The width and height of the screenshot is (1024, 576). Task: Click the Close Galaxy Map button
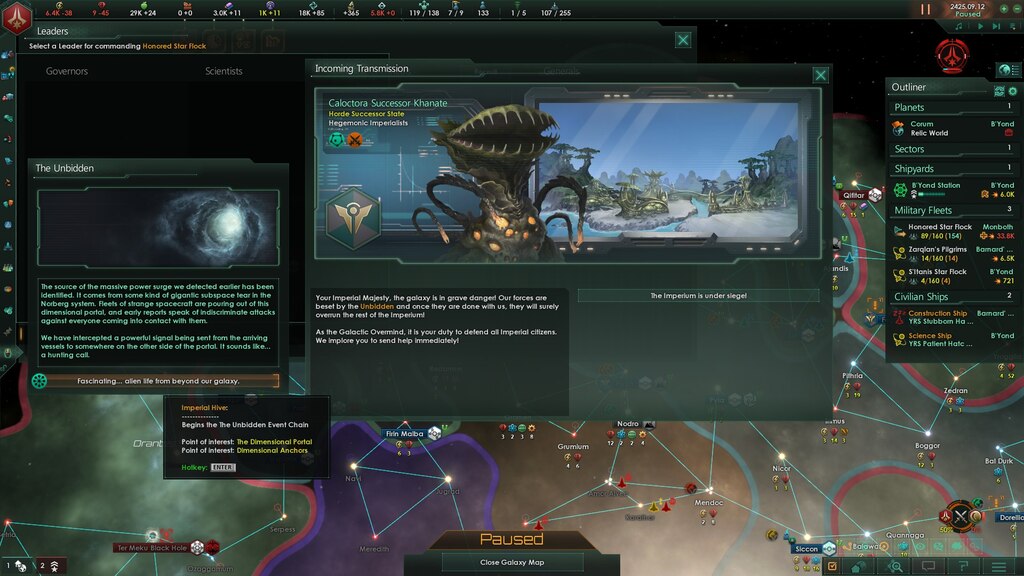[510, 562]
